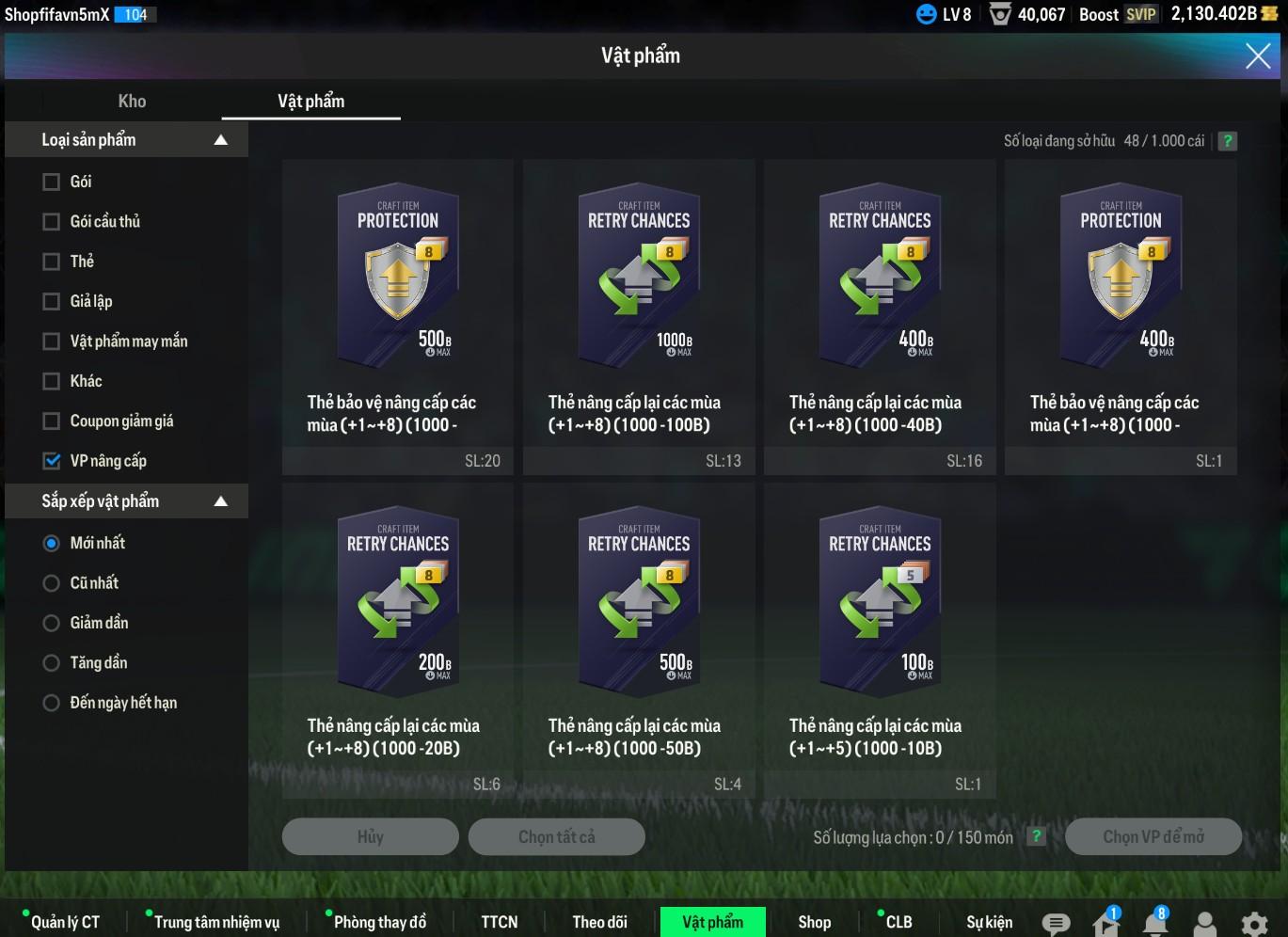Screen dimensions: 1288x937
Task: Open the TTCN menu entry
Action: 499,922
